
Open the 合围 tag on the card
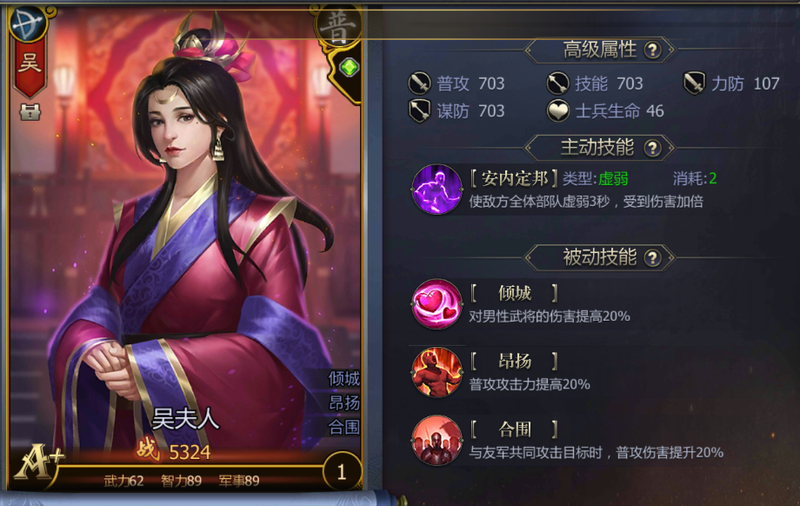pyautogui.click(x=343, y=427)
